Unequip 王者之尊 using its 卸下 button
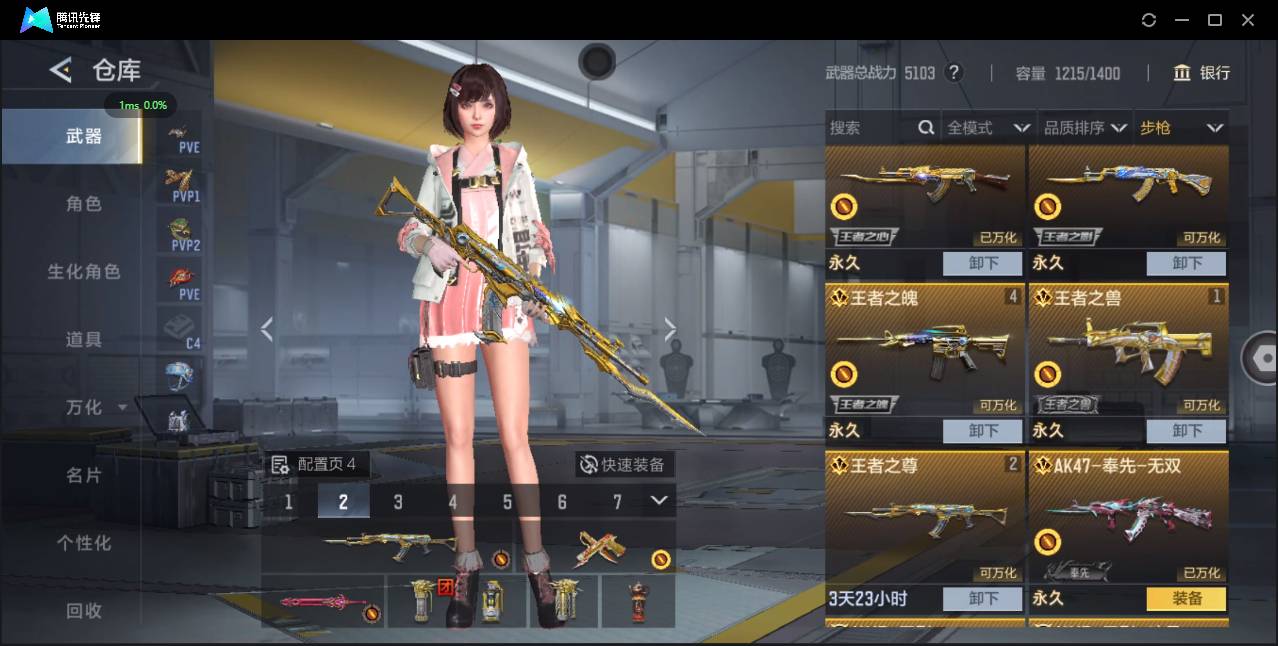 tap(982, 599)
